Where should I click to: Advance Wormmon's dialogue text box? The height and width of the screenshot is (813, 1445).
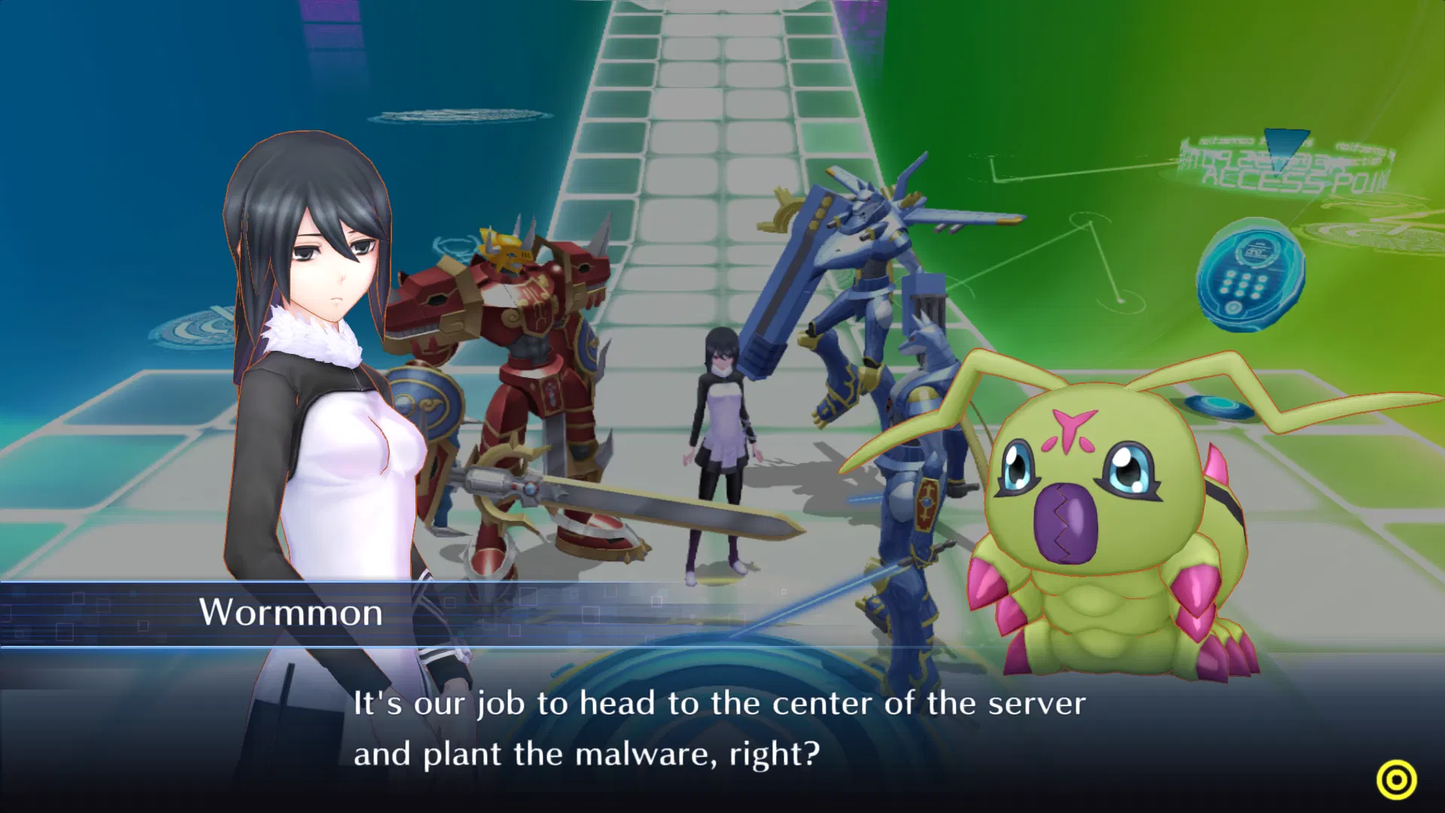pyautogui.click(x=719, y=728)
